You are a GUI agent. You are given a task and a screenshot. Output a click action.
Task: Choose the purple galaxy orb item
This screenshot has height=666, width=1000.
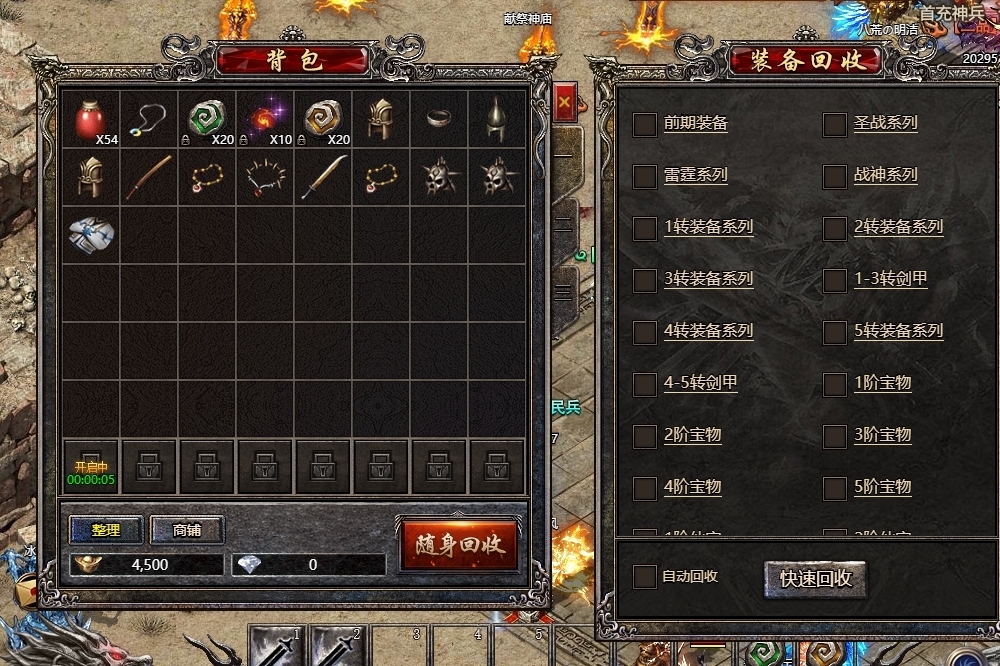click(x=265, y=120)
